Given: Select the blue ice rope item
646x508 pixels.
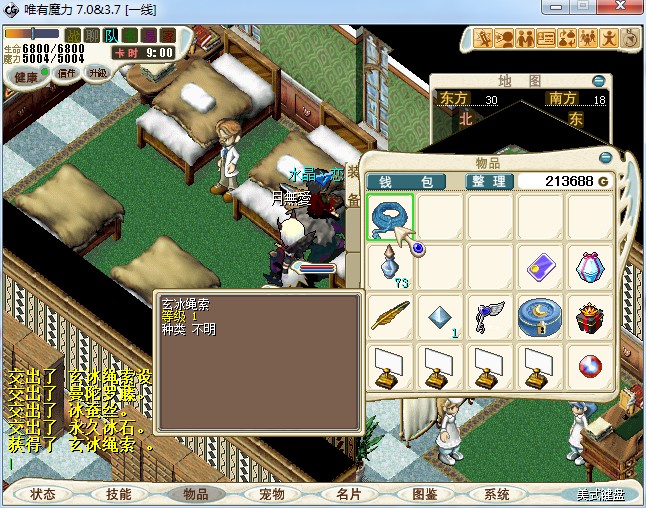Looking at the screenshot, I should click(x=391, y=217).
